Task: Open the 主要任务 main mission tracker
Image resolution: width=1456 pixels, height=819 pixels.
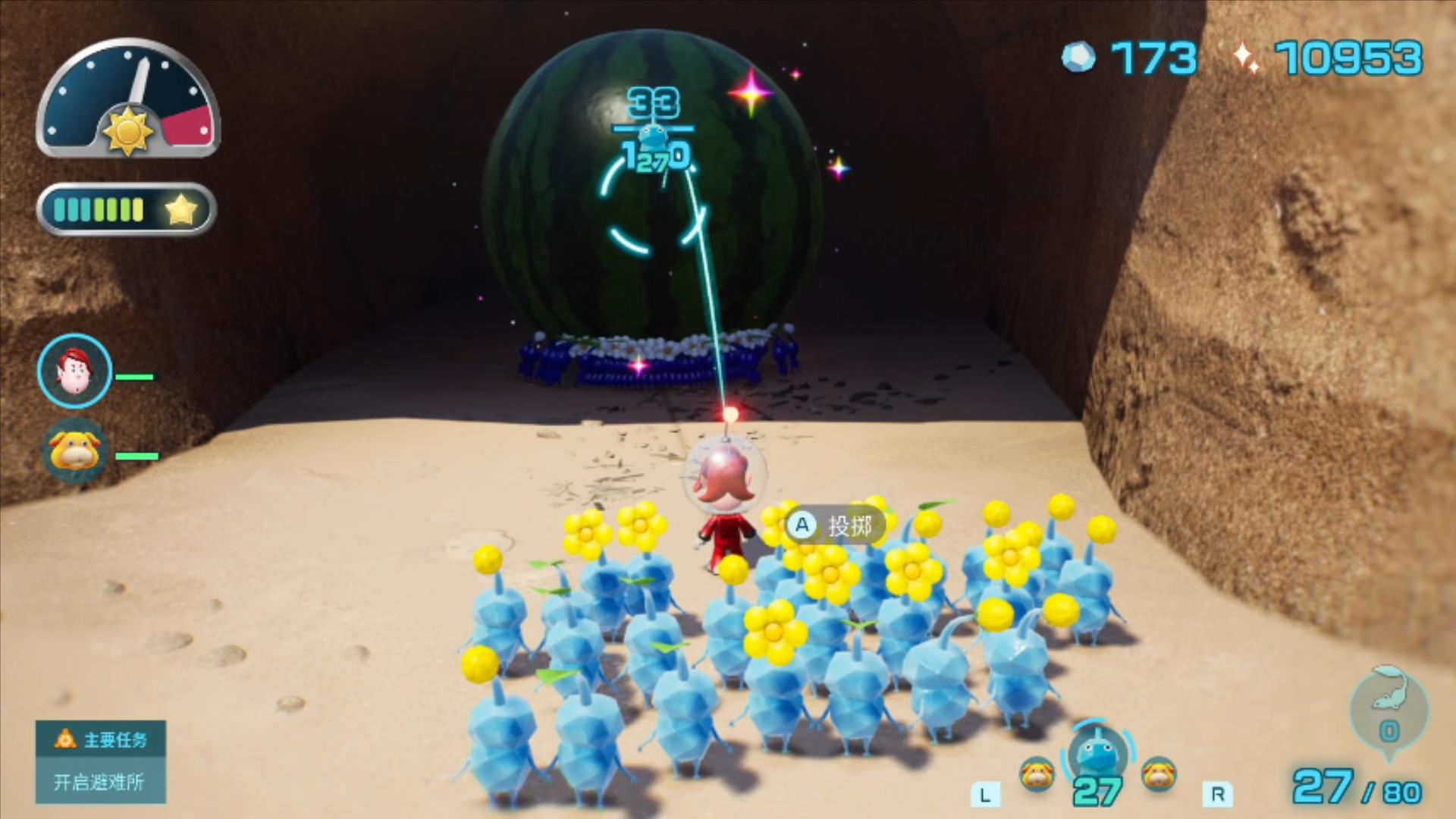Action: tap(100, 761)
